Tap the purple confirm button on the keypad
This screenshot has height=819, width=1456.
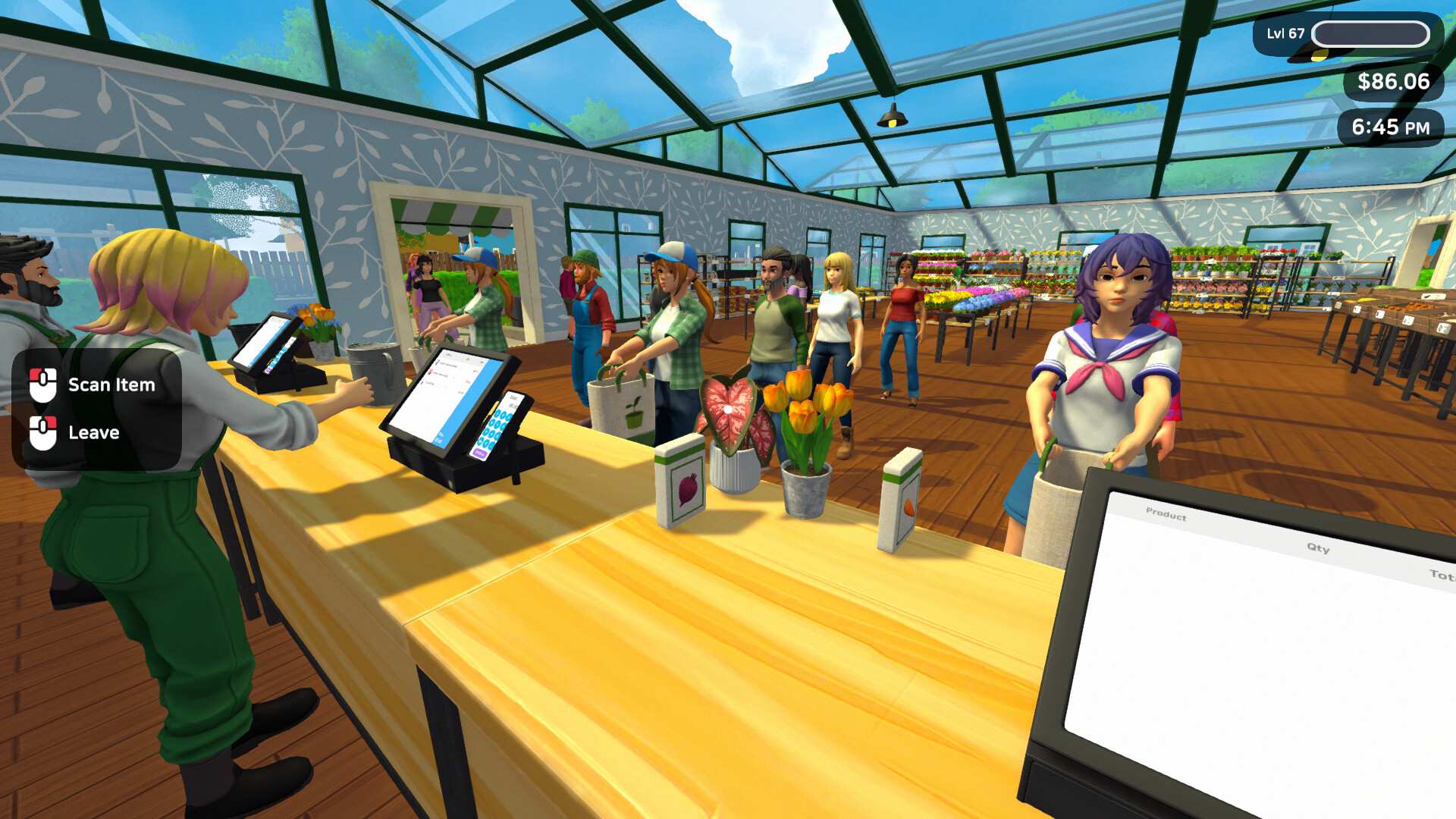480,453
